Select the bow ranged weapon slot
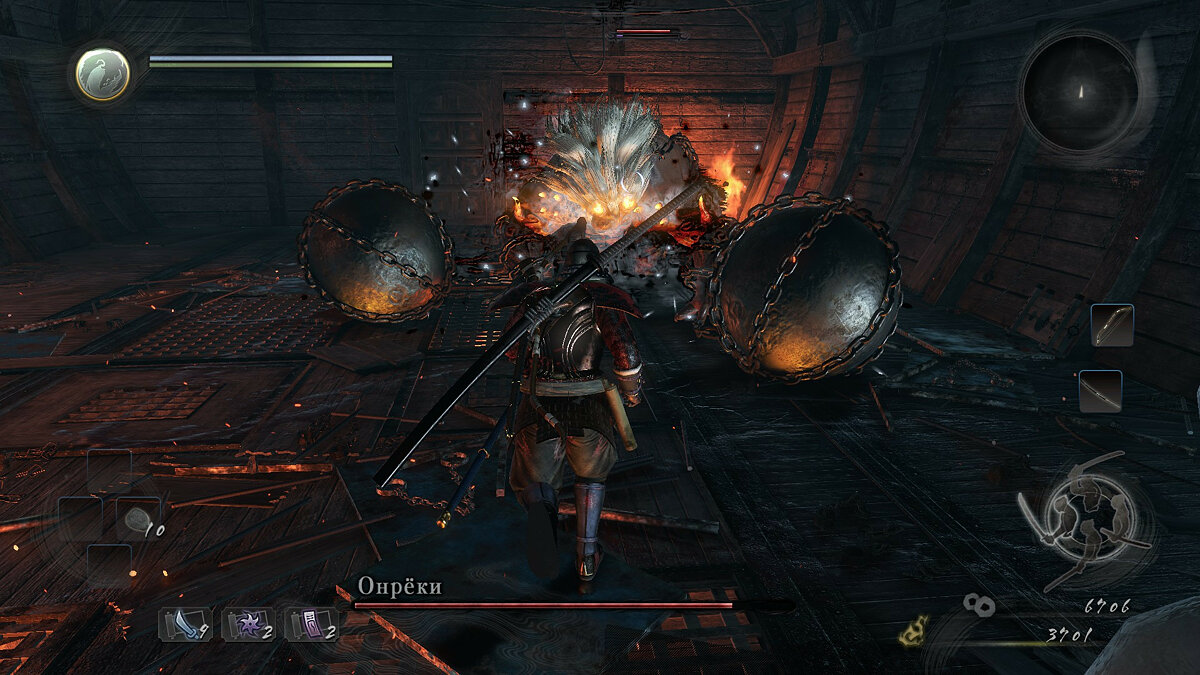 (x=1112, y=326)
